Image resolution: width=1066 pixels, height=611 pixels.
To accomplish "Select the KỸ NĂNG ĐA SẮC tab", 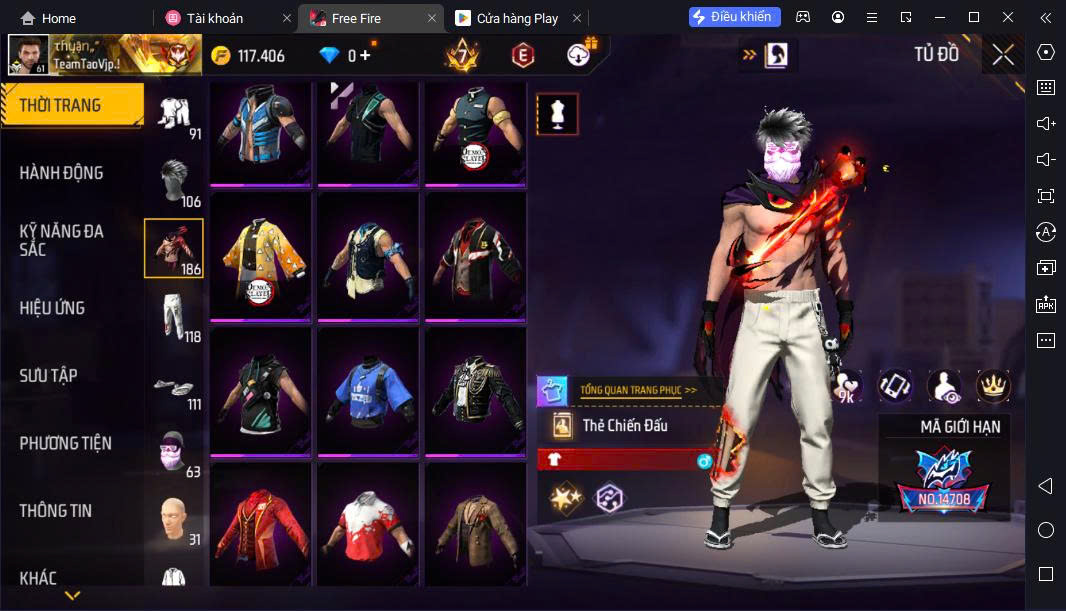I will tap(62, 240).
